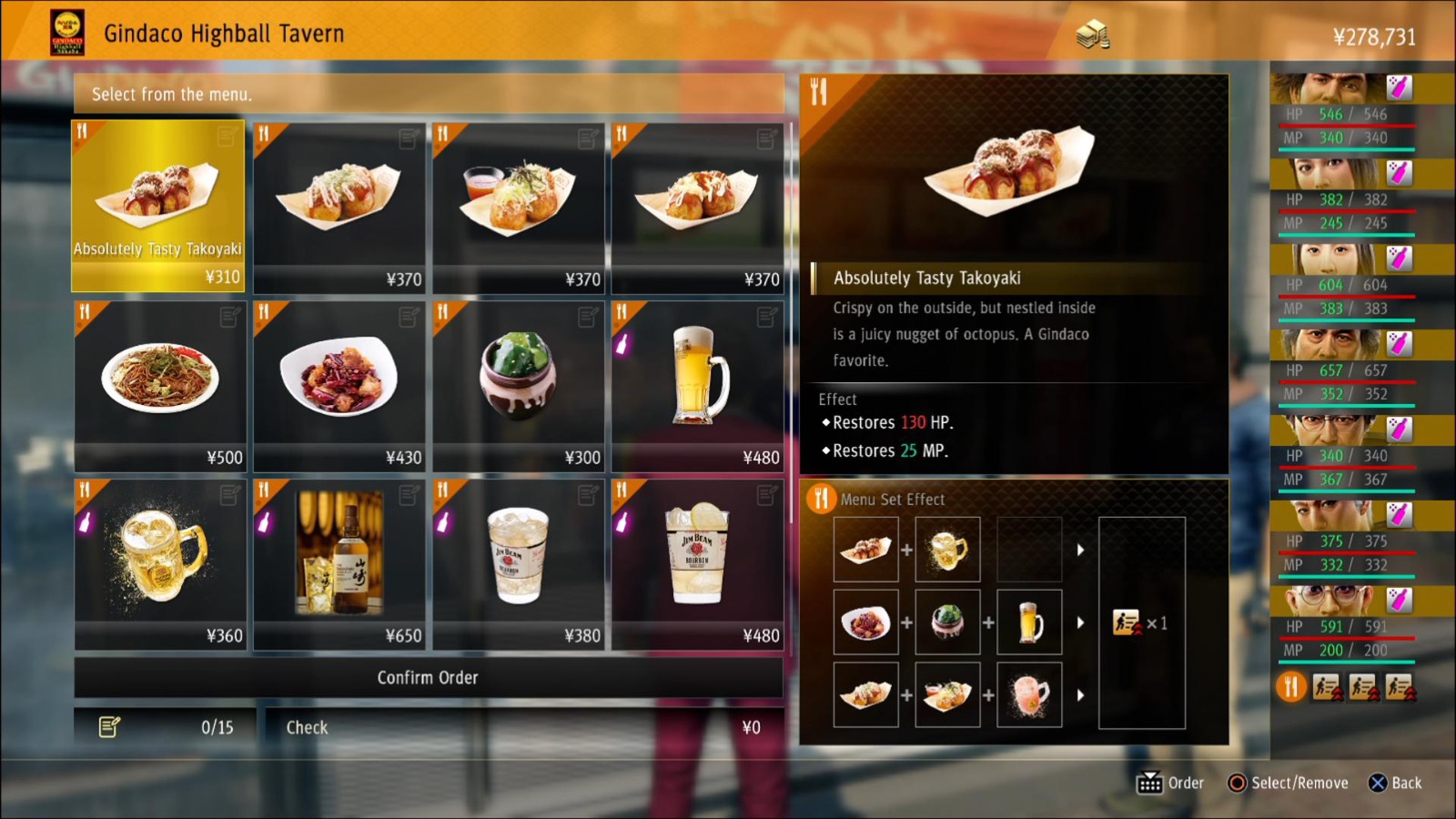Screen dimensions: 1456x819
Task: Click the first agility-up buff icon at bottom right
Action: (1327, 689)
